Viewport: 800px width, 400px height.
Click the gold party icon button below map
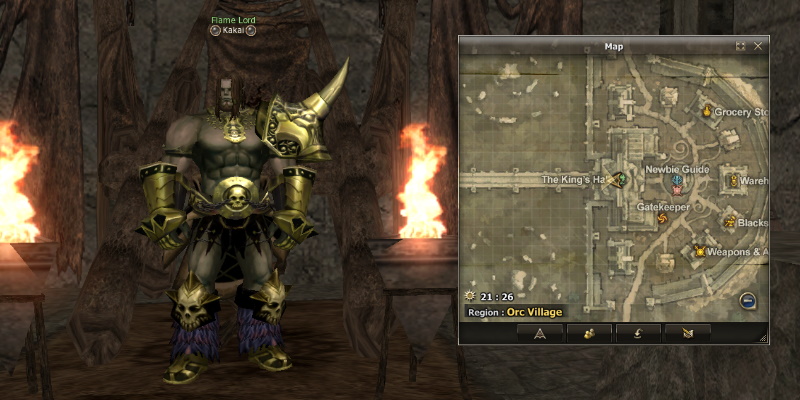point(588,333)
